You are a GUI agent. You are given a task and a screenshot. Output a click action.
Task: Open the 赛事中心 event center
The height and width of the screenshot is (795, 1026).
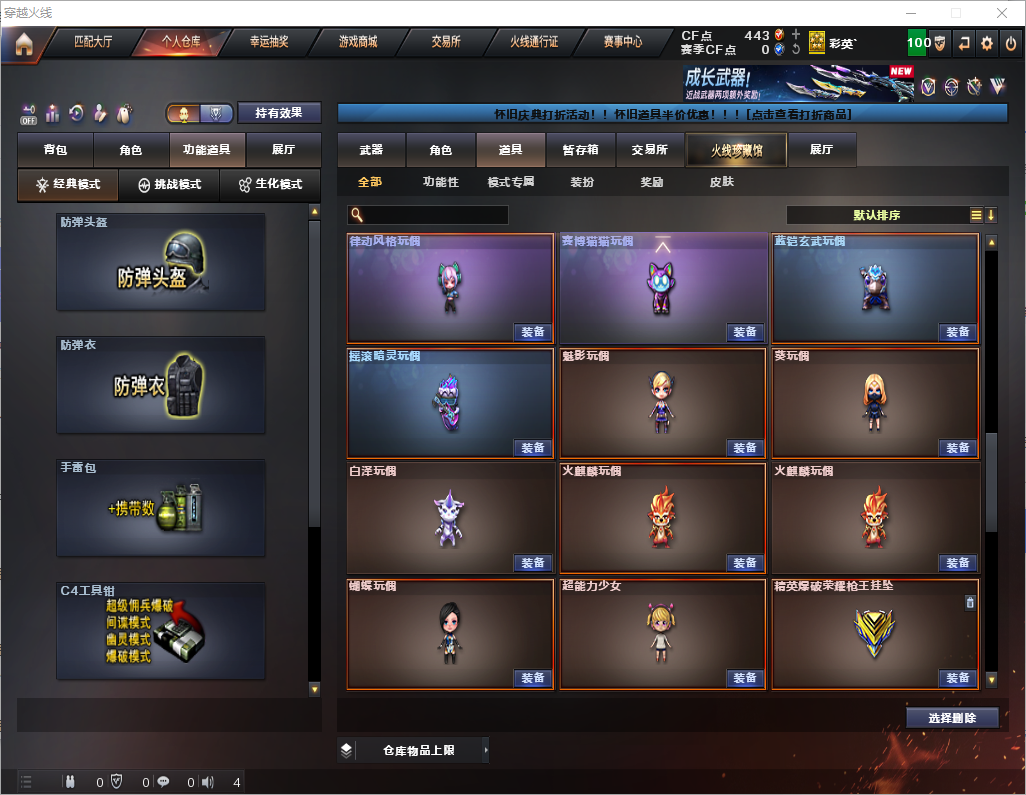click(x=622, y=42)
